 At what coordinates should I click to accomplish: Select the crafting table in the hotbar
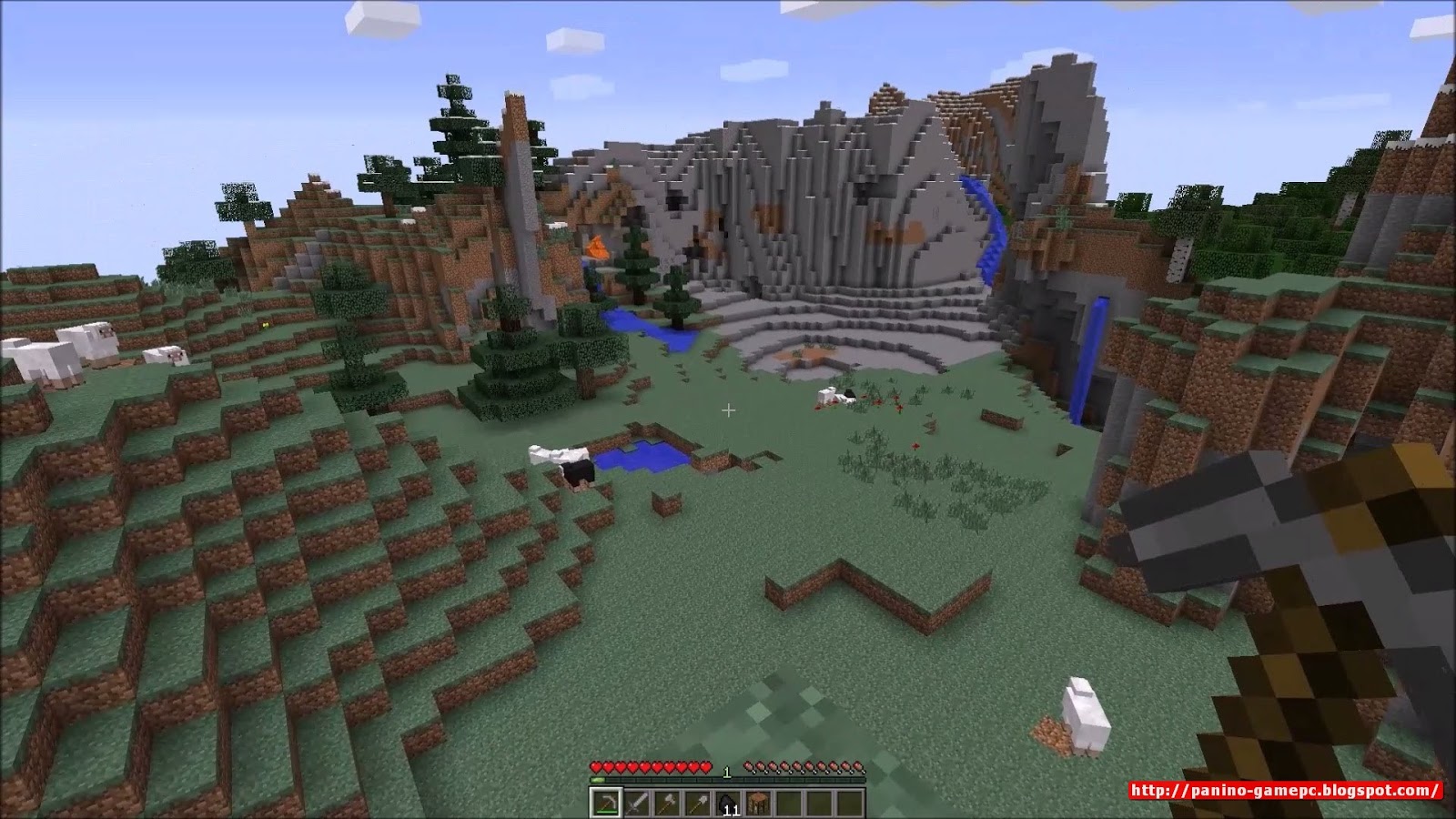pyautogui.click(x=759, y=803)
